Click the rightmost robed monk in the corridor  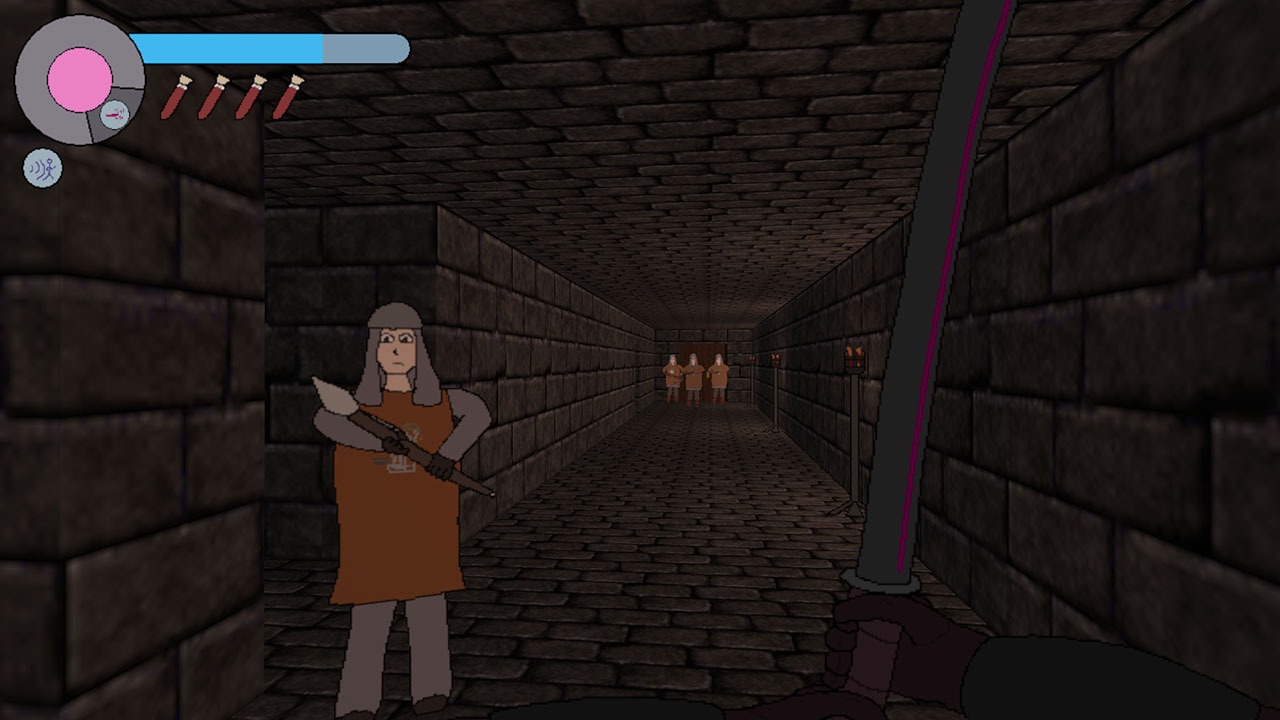[718, 375]
